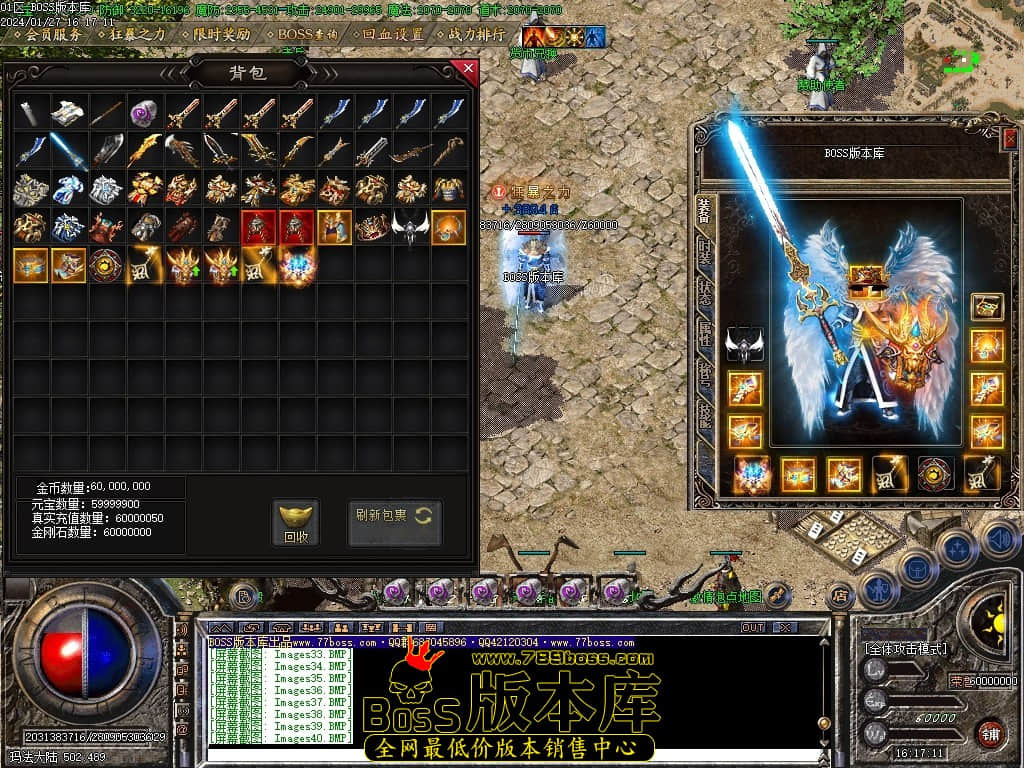Screen dimensions: 1024x768
Task: Select the equipped white wings slot
Action: click(x=744, y=344)
